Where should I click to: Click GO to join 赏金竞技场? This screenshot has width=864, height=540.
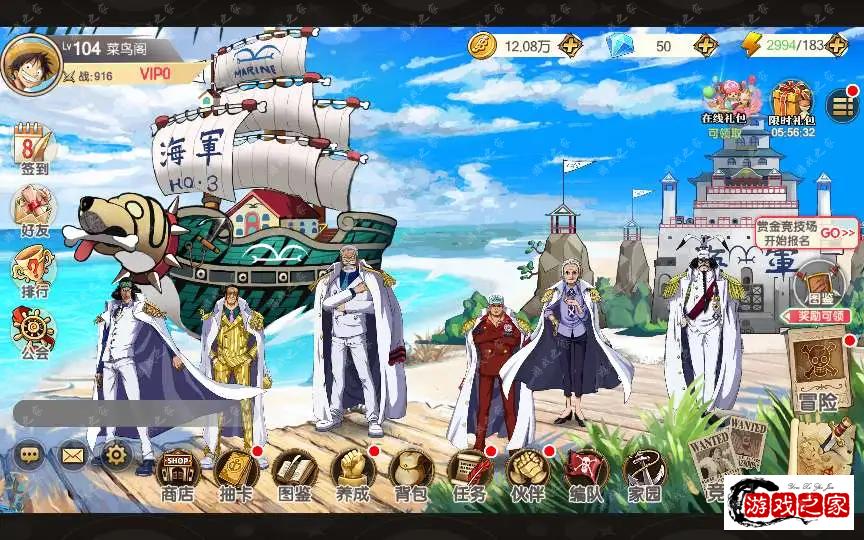pyautogui.click(x=837, y=234)
